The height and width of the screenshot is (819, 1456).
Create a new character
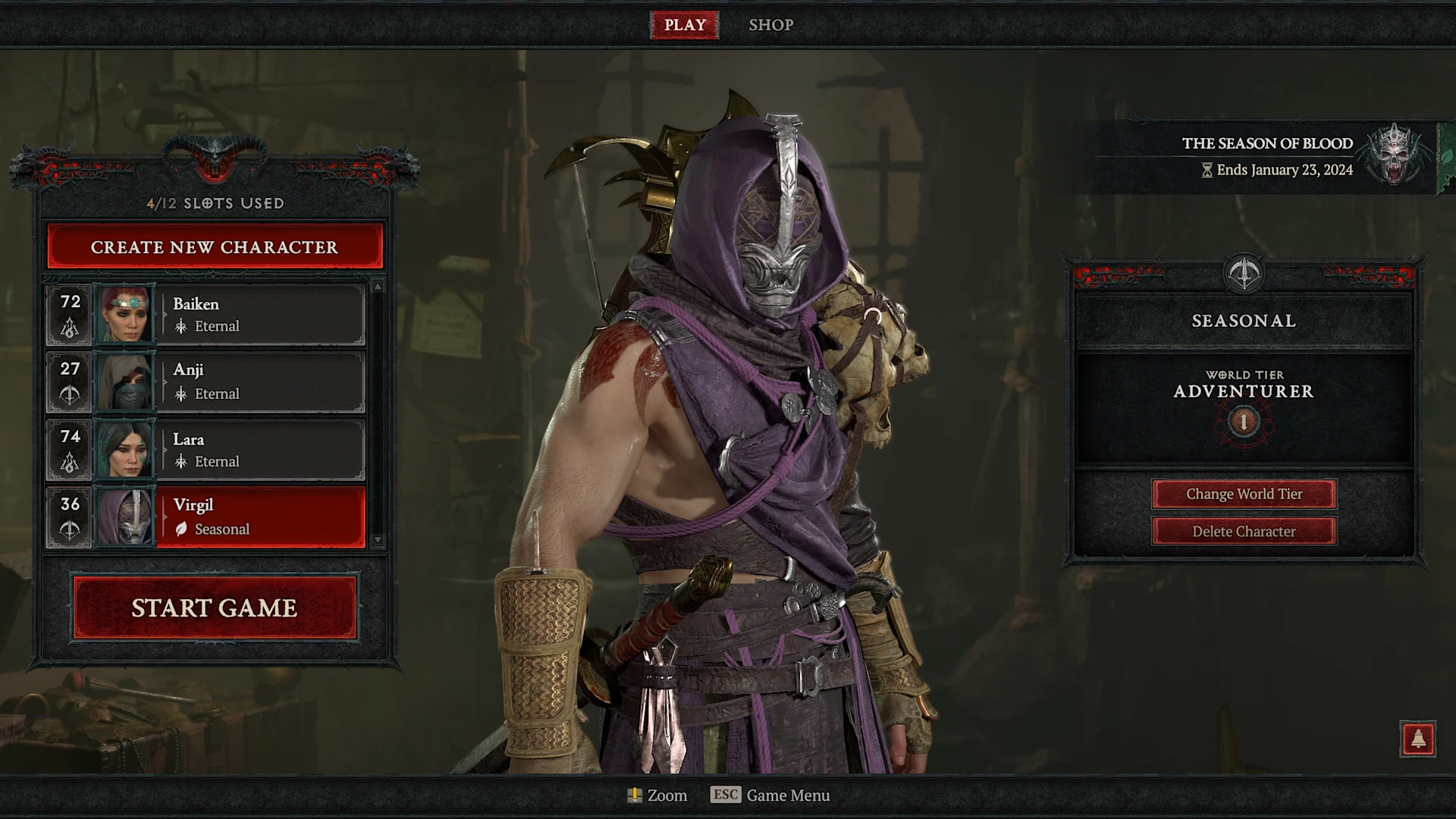coord(215,247)
